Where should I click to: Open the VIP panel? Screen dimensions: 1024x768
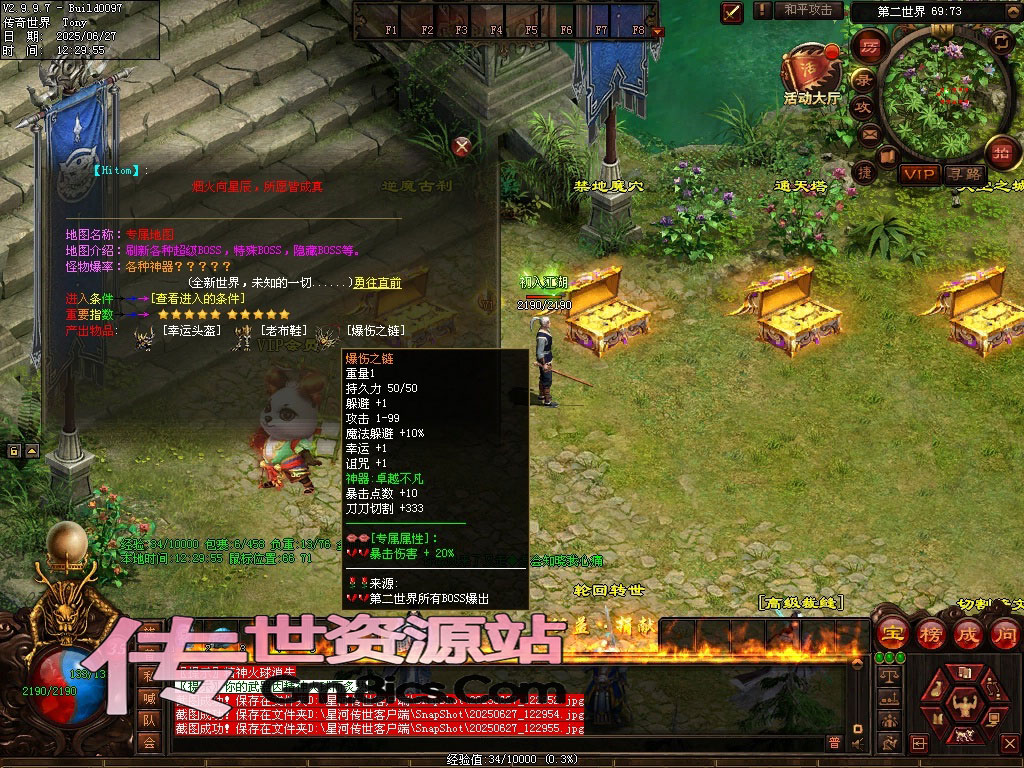click(918, 174)
